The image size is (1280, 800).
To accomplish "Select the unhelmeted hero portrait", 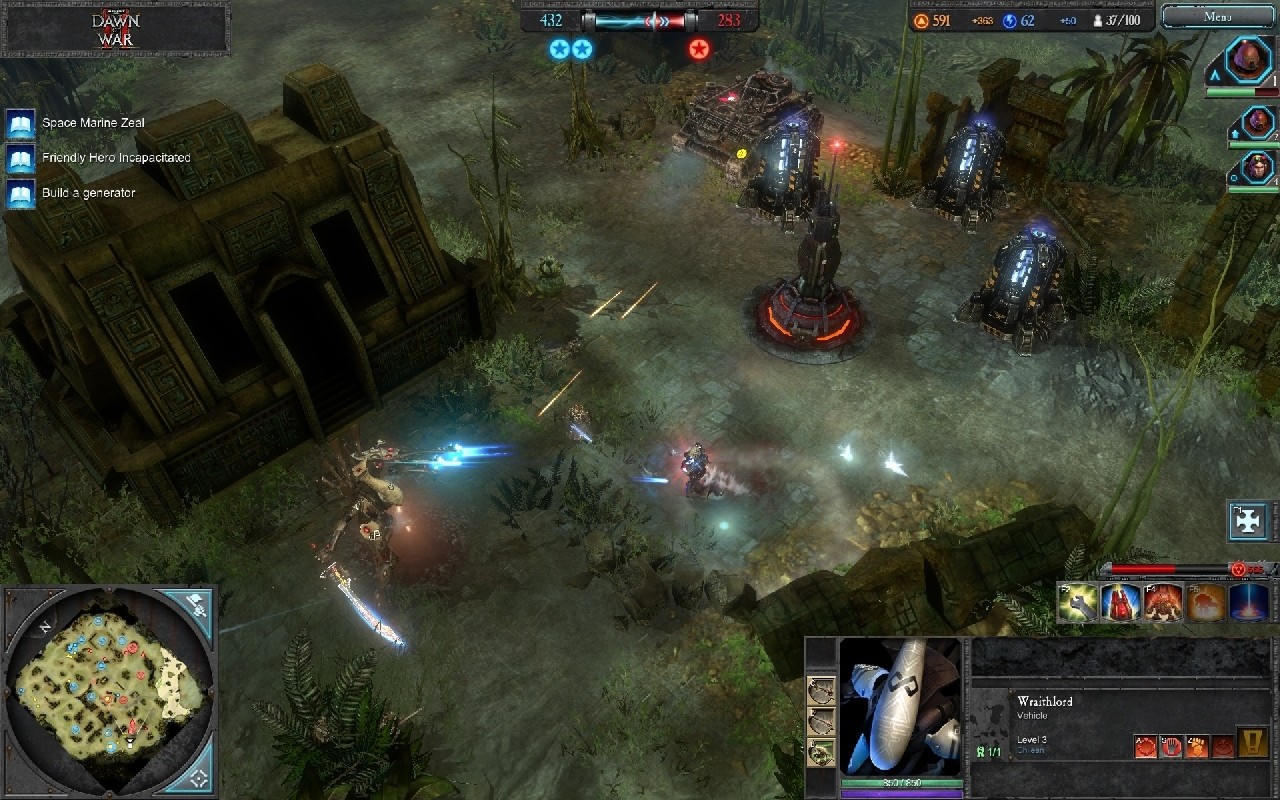I will pyautogui.click(x=1257, y=167).
